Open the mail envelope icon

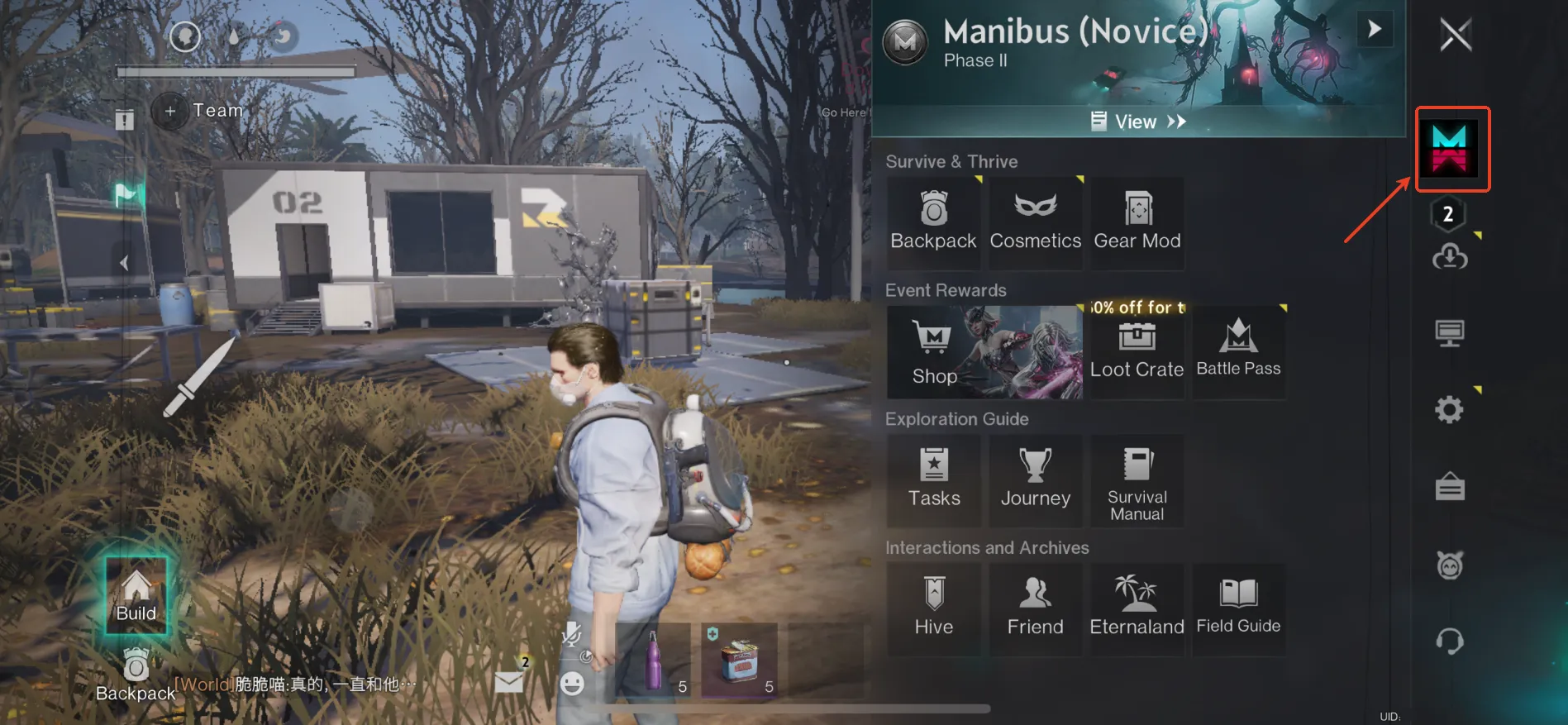point(509,682)
